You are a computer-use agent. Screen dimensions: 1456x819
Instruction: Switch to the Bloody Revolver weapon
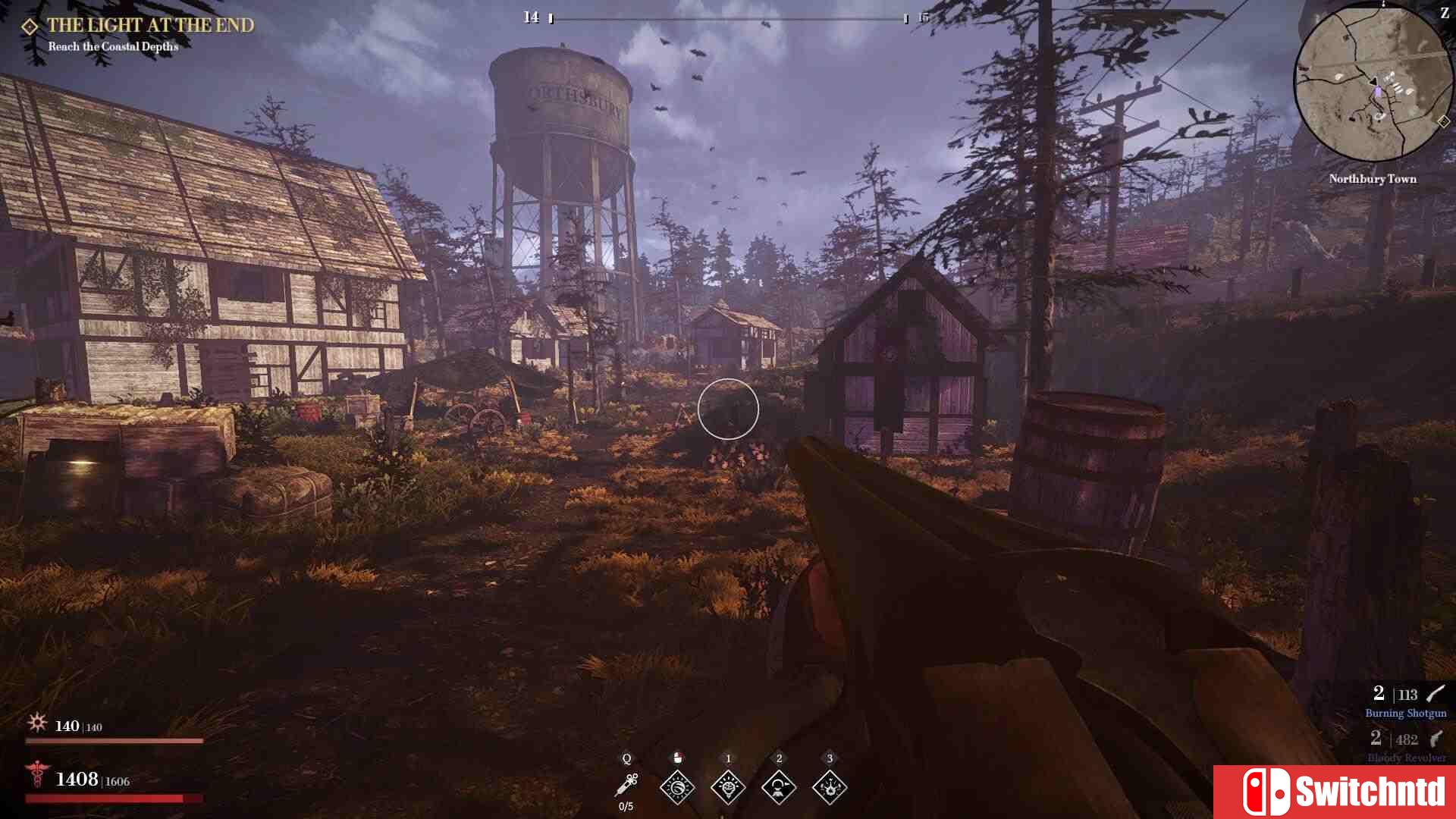pyautogui.click(x=1406, y=745)
